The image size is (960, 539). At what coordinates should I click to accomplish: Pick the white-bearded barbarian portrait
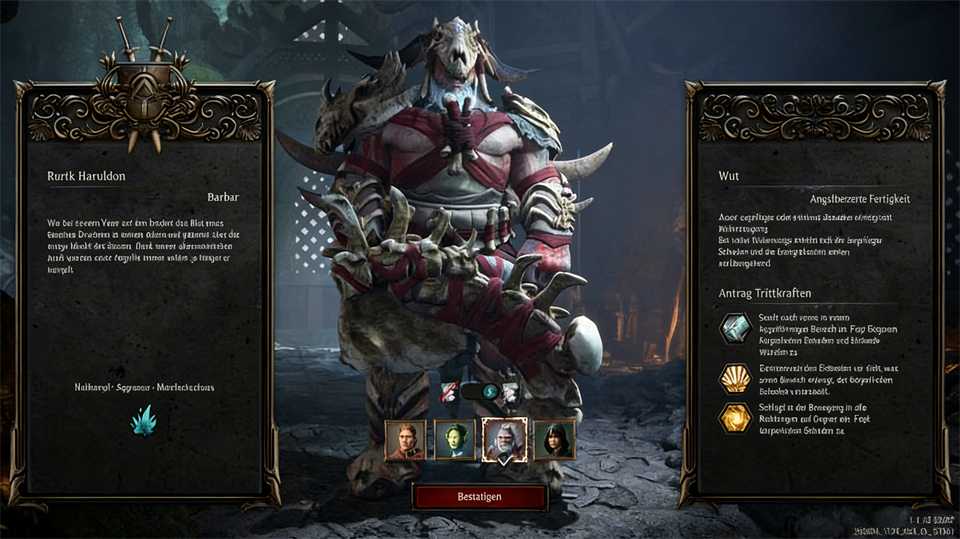tap(504, 440)
